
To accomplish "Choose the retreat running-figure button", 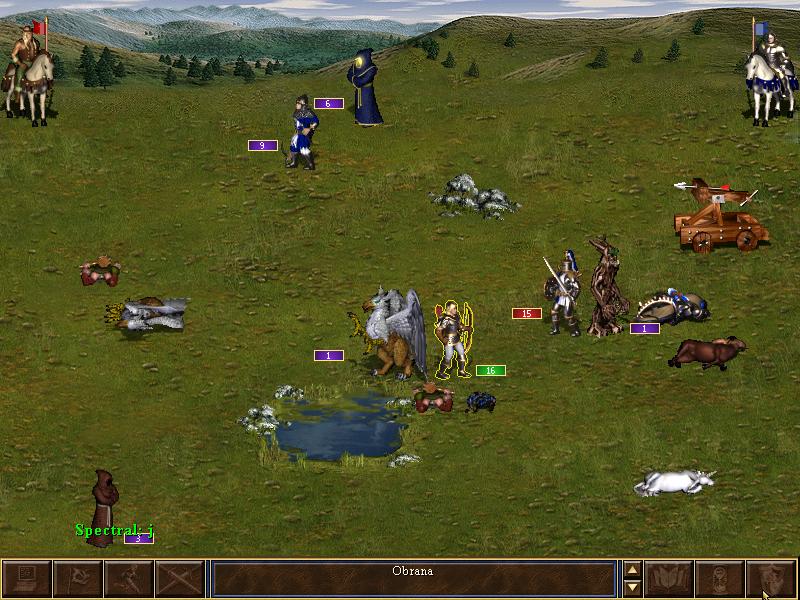I will 129,579.
